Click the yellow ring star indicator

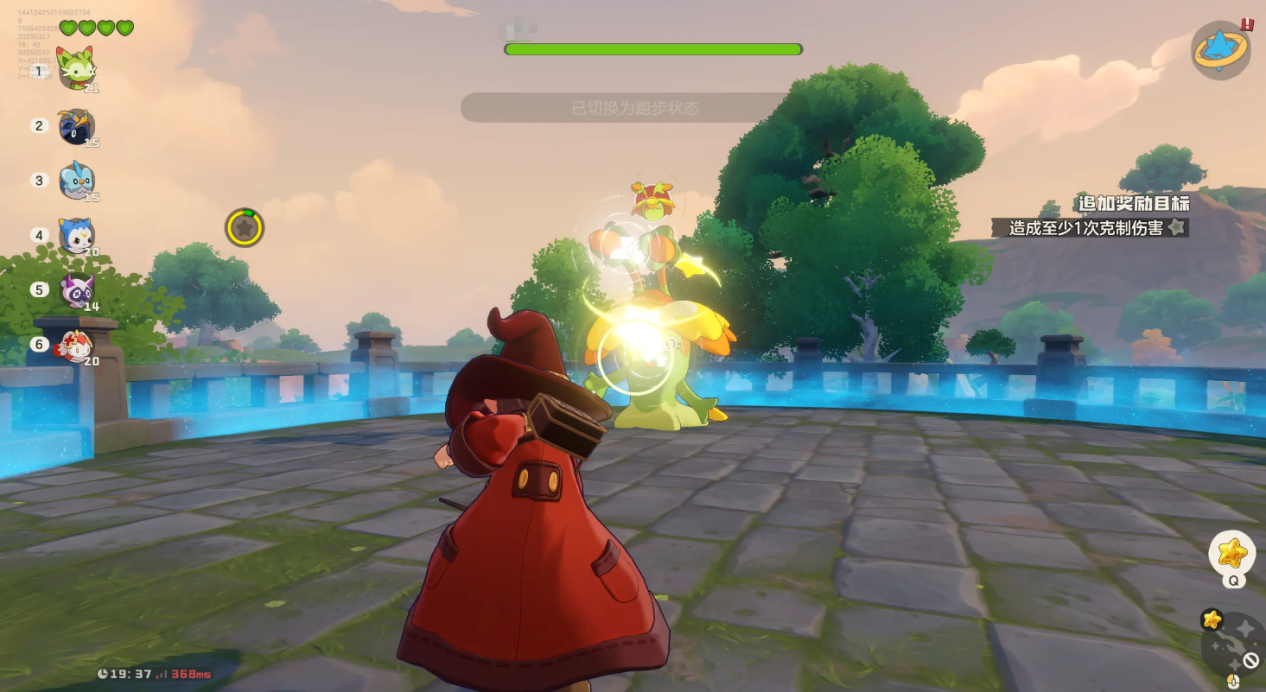244,228
